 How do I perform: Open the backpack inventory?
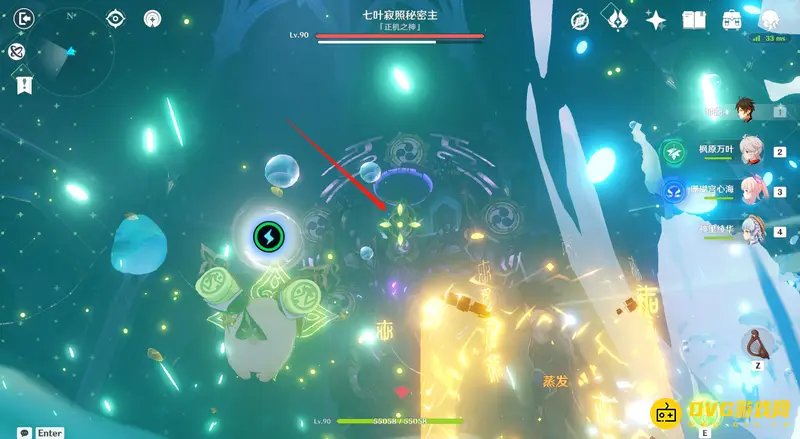click(731, 19)
